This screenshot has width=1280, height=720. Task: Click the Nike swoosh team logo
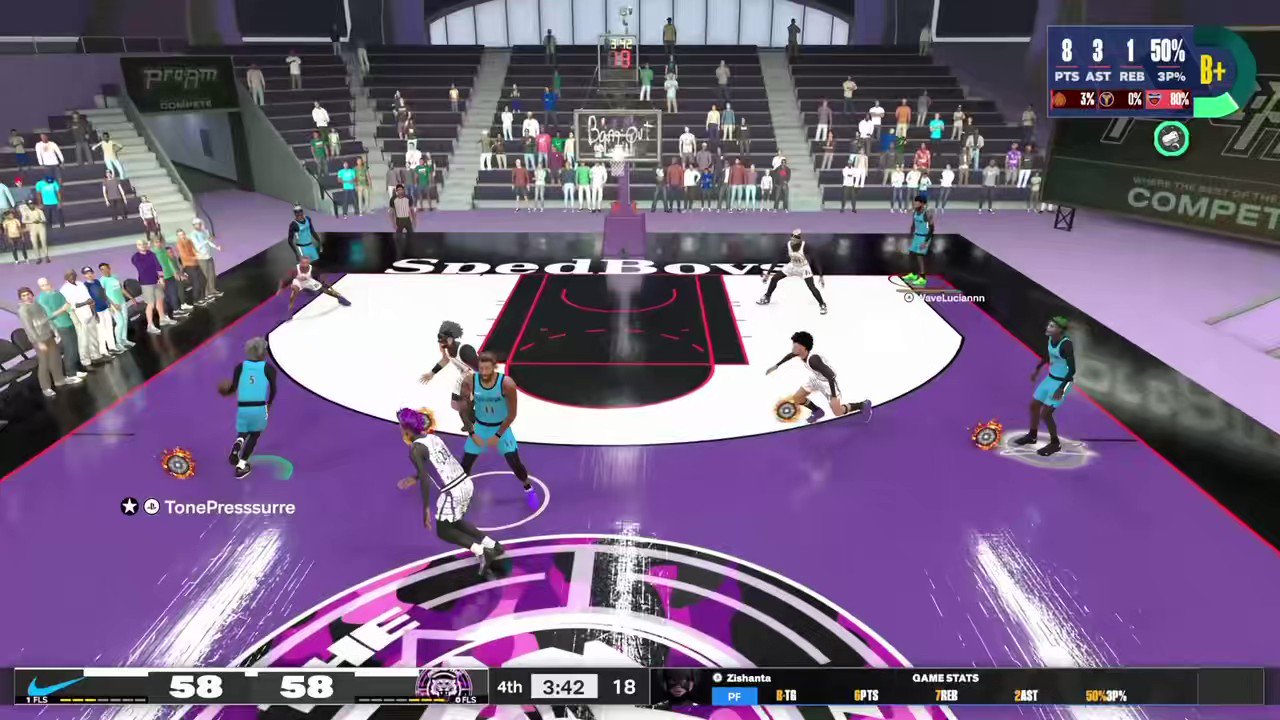pyautogui.click(x=54, y=686)
